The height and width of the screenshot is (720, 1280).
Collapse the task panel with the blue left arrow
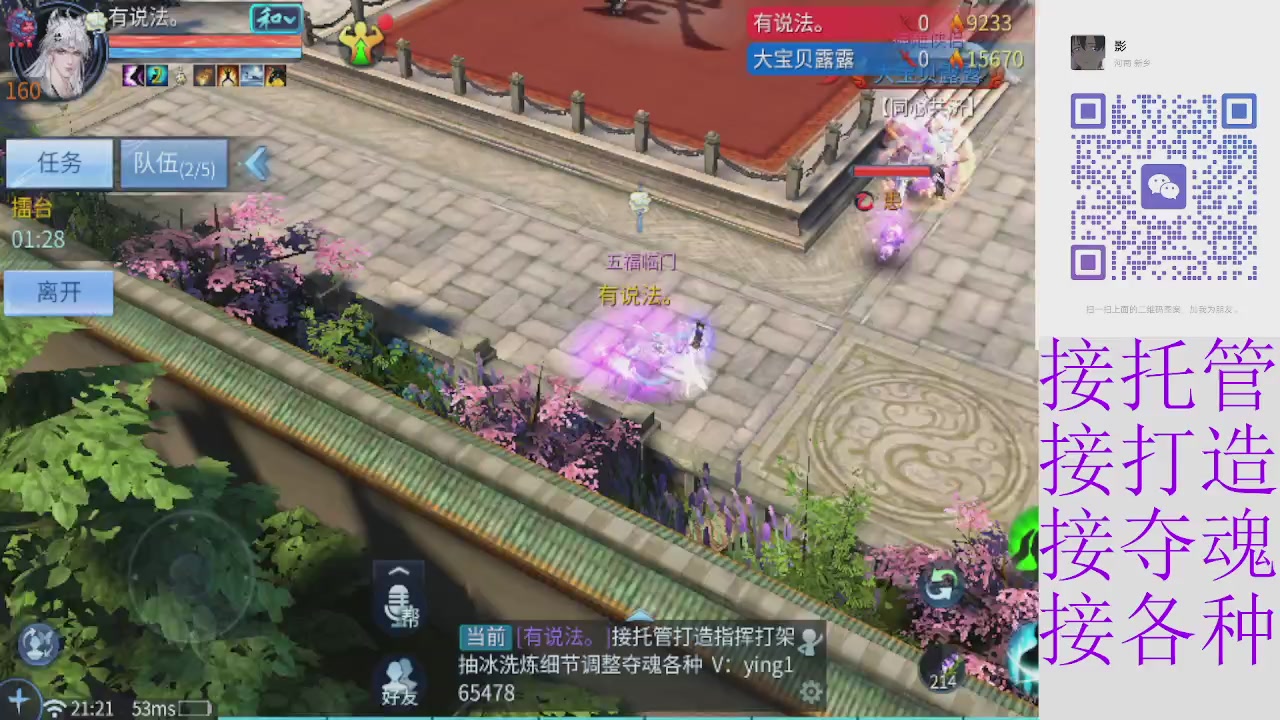tap(257, 163)
